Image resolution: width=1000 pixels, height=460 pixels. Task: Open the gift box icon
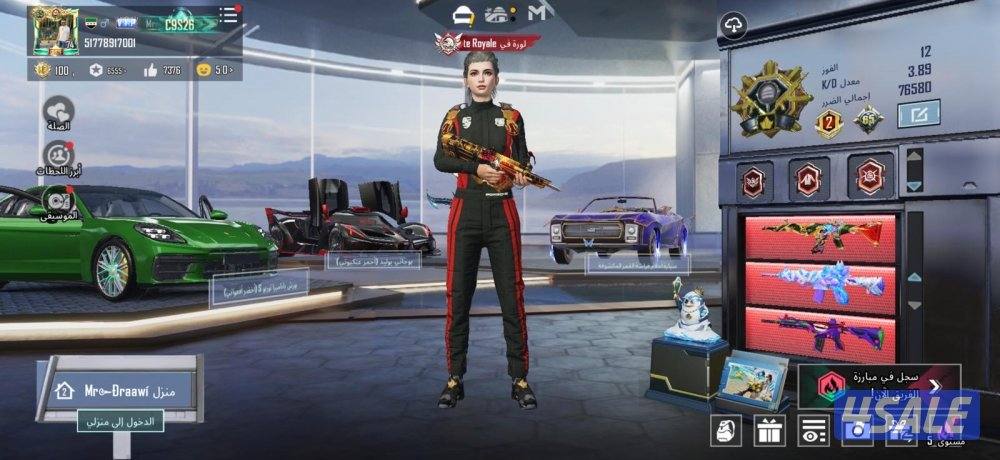[x=769, y=431]
